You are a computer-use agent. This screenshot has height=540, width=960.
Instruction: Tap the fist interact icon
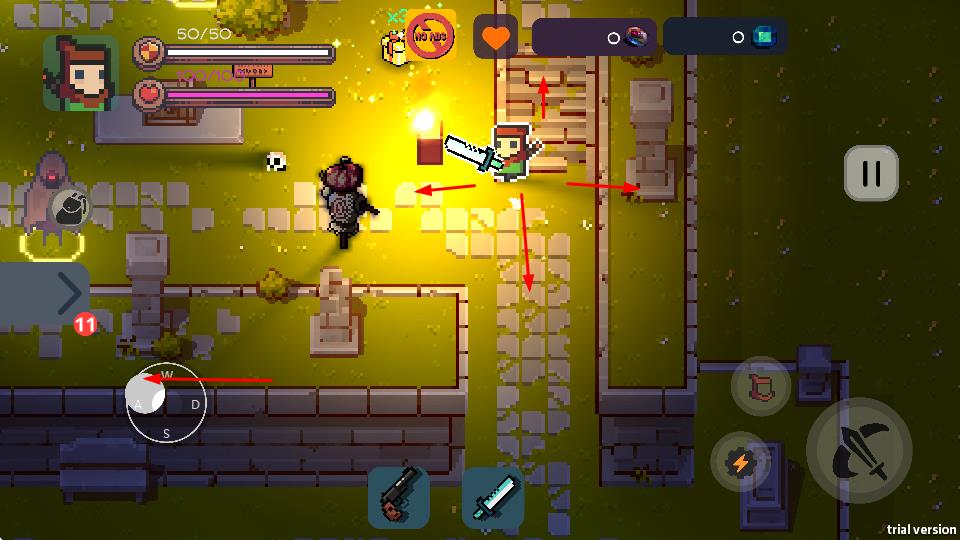tap(69, 208)
